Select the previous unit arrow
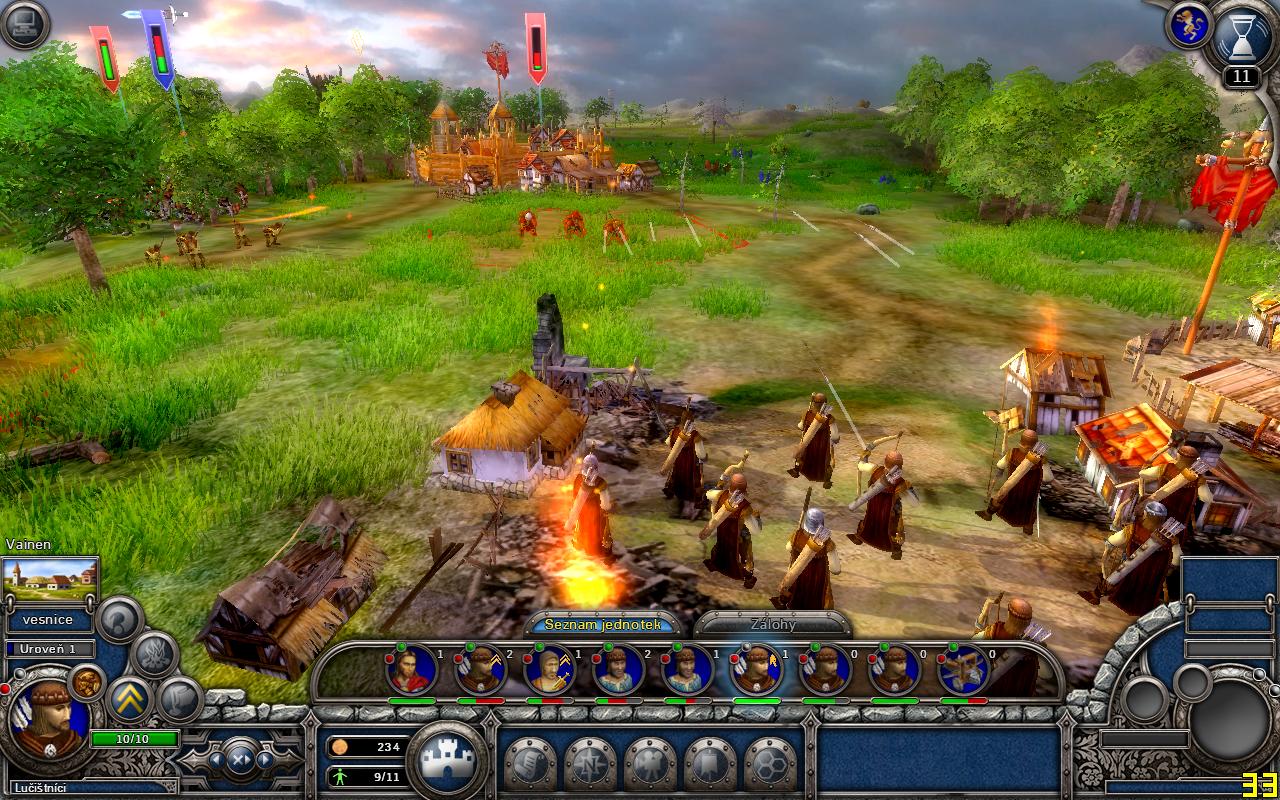This screenshot has width=1280, height=800. (x=214, y=759)
